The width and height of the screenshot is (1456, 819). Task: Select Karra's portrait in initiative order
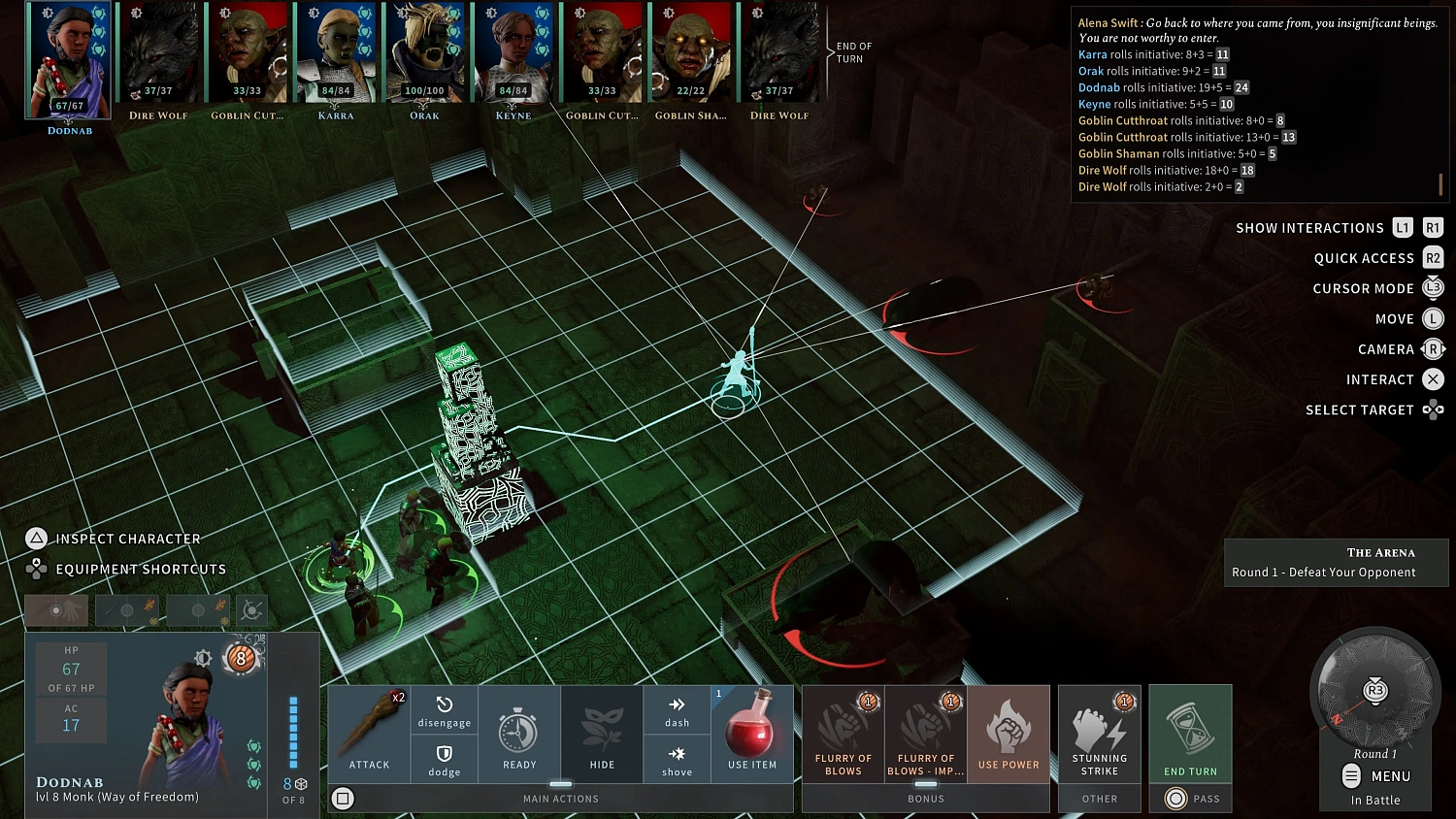pos(336,52)
